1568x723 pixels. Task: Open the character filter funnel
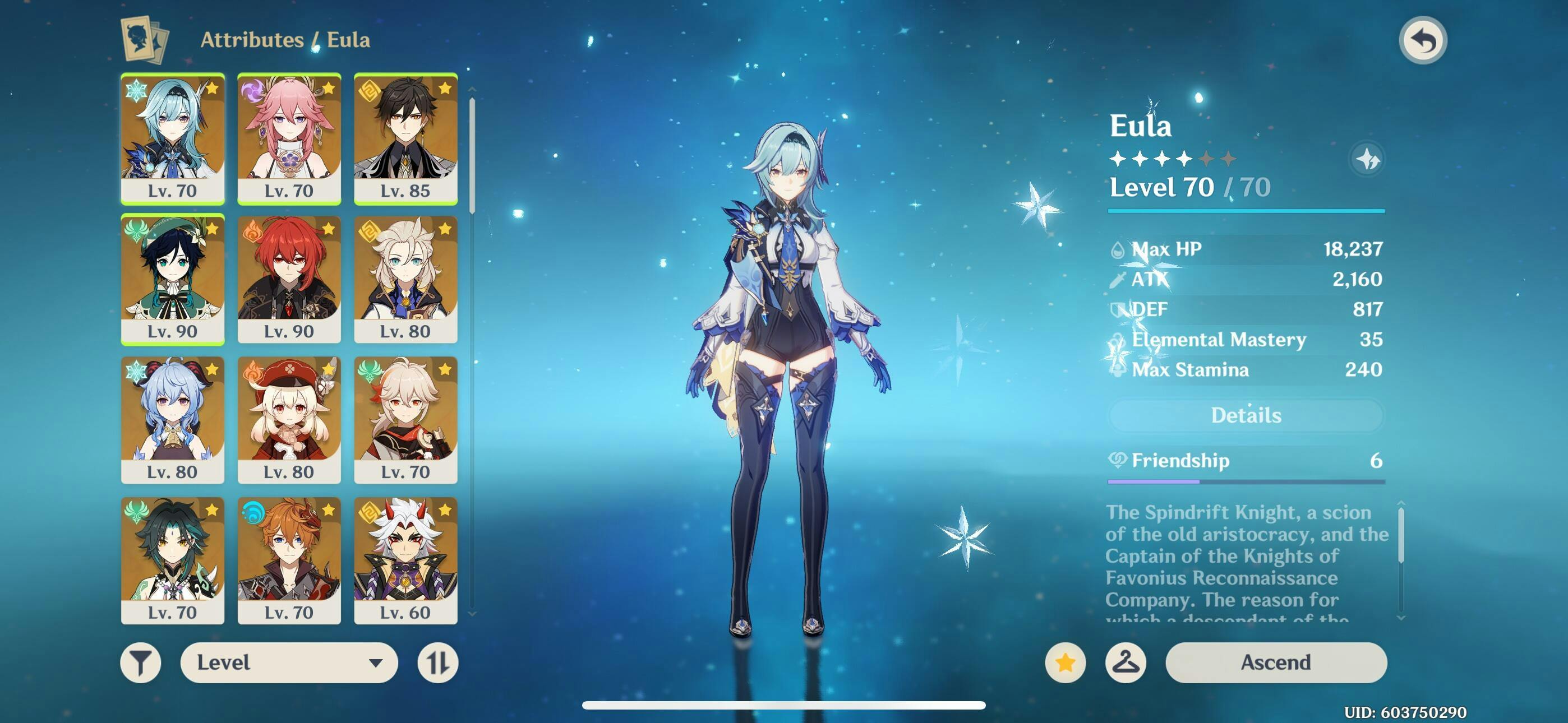click(x=141, y=662)
